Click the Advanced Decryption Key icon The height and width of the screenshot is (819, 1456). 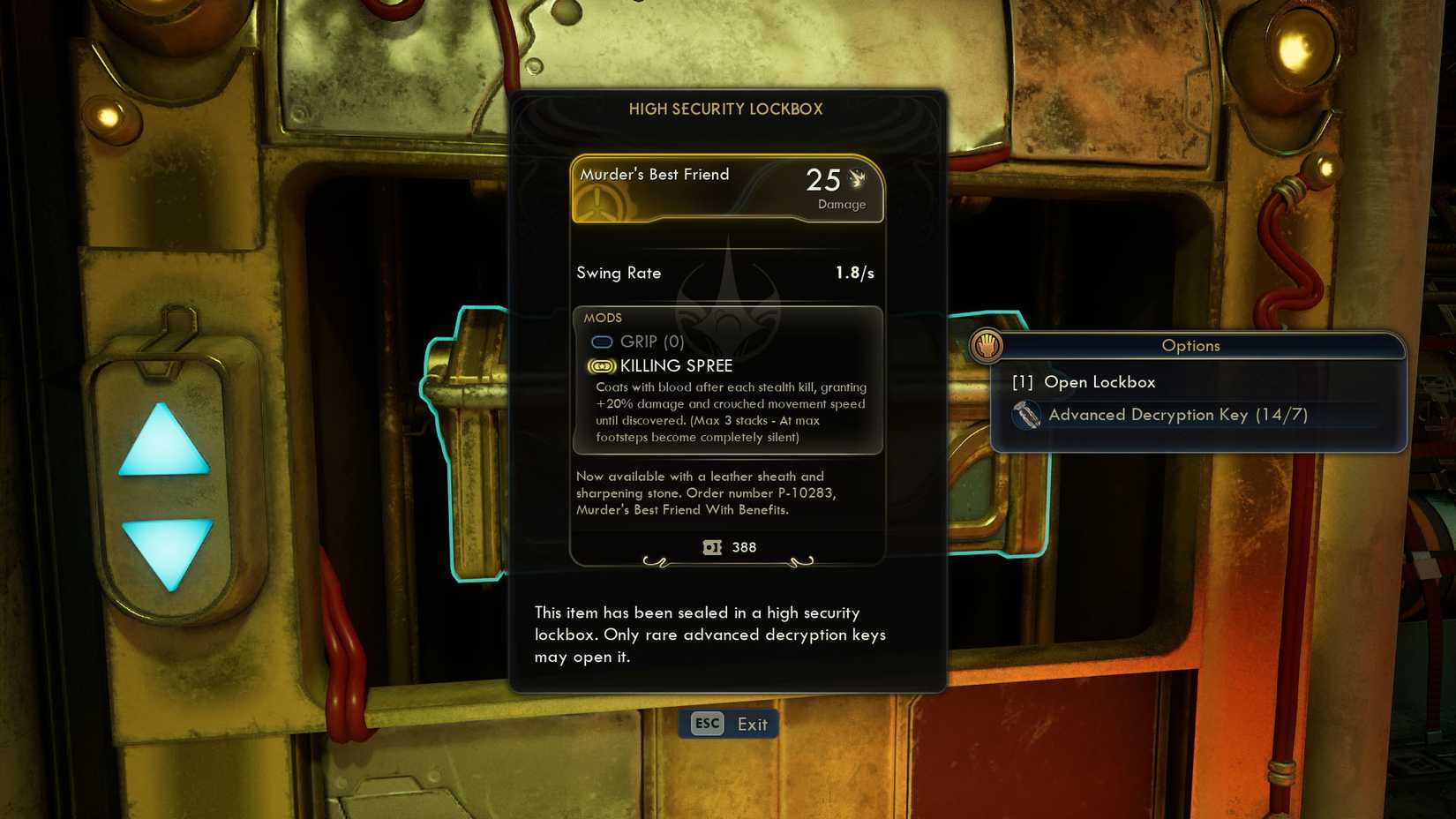click(1026, 415)
